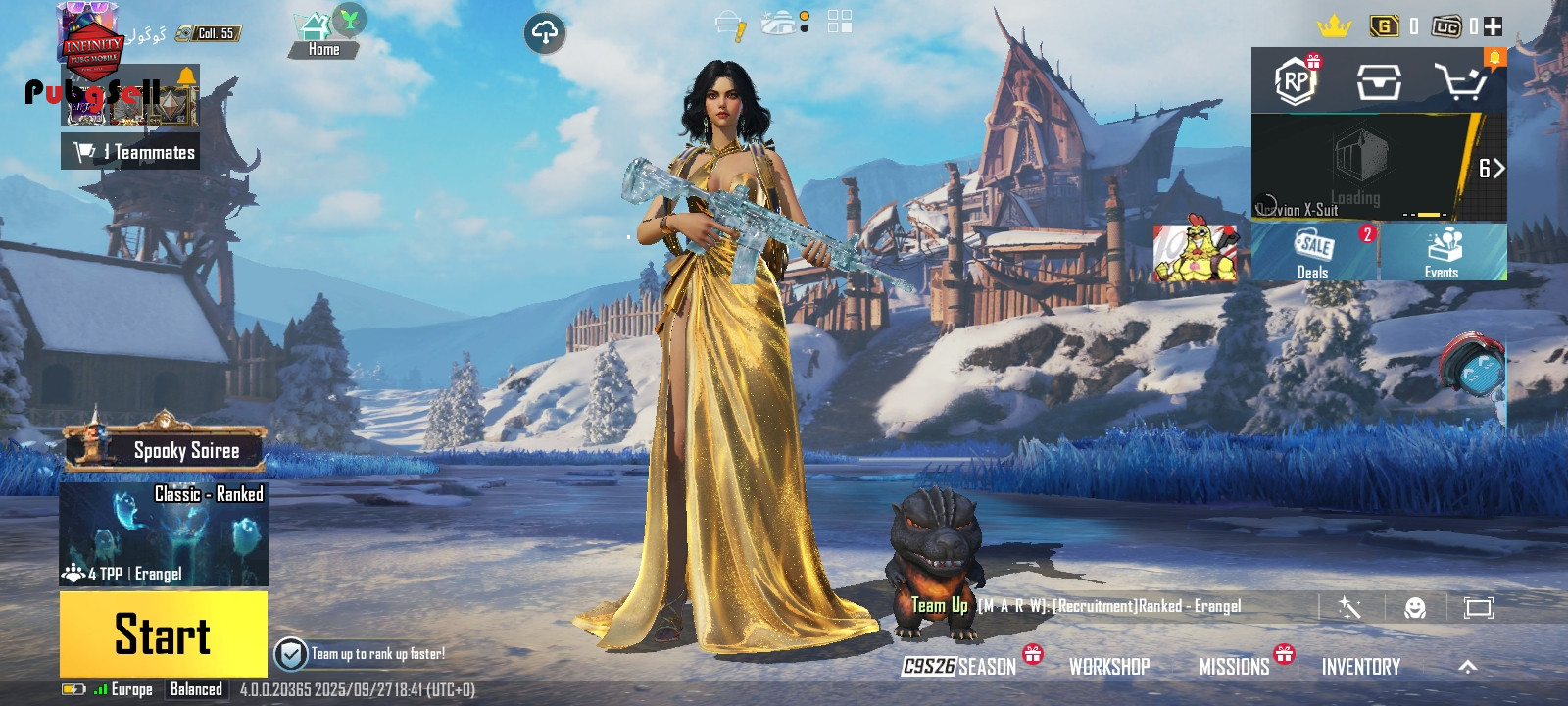Open the Spooky Soiree event banner
Screen dimensions: 1568x706
click(x=165, y=449)
